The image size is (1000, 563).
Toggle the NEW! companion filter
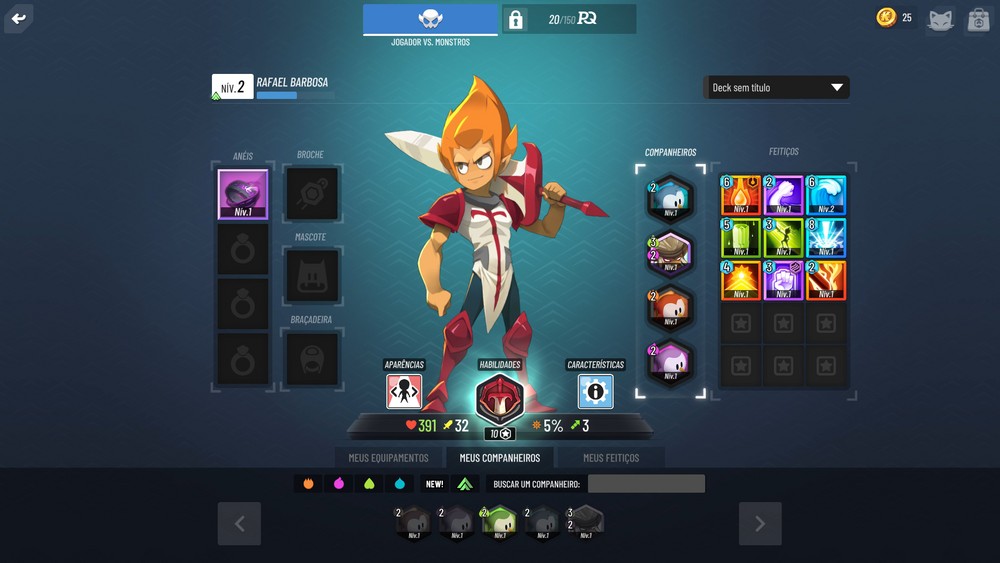(434, 484)
